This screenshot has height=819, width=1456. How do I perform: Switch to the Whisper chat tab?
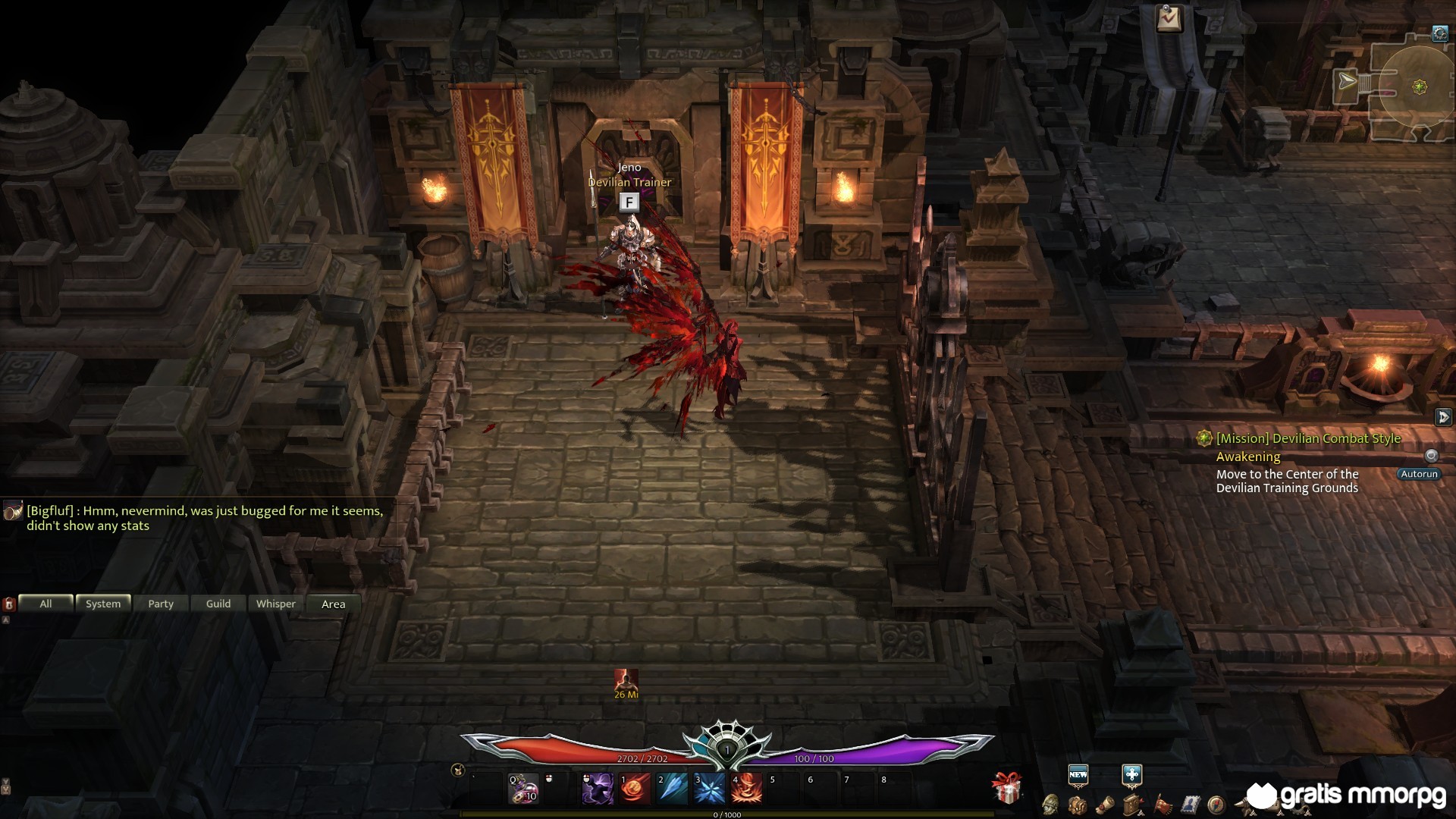[276, 604]
